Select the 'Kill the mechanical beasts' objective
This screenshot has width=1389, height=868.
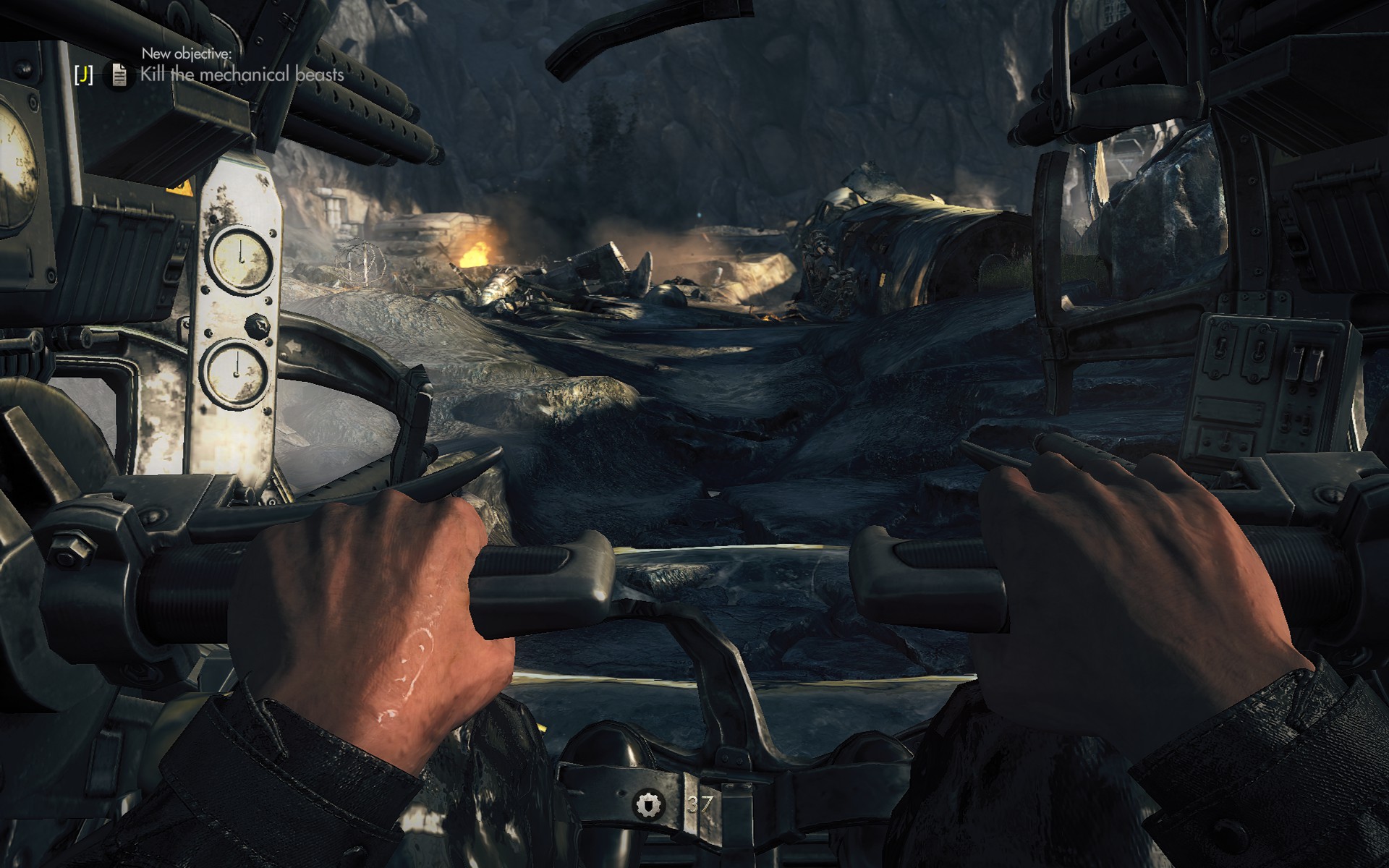[x=242, y=75]
